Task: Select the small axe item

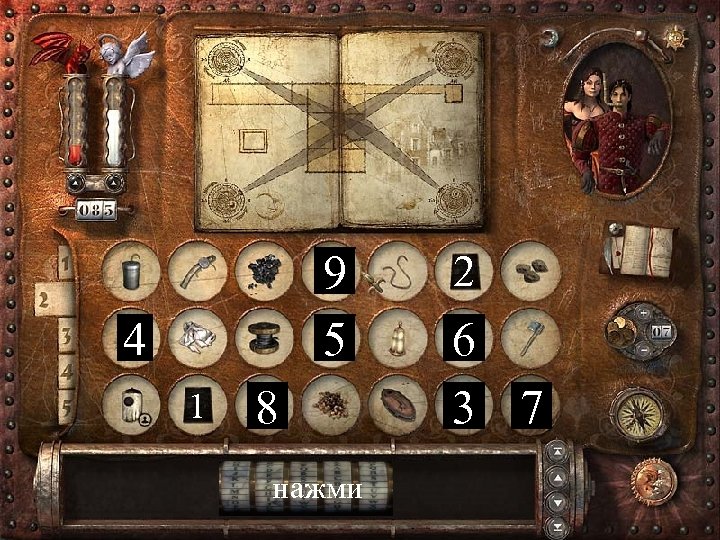Action: [x=529, y=337]
